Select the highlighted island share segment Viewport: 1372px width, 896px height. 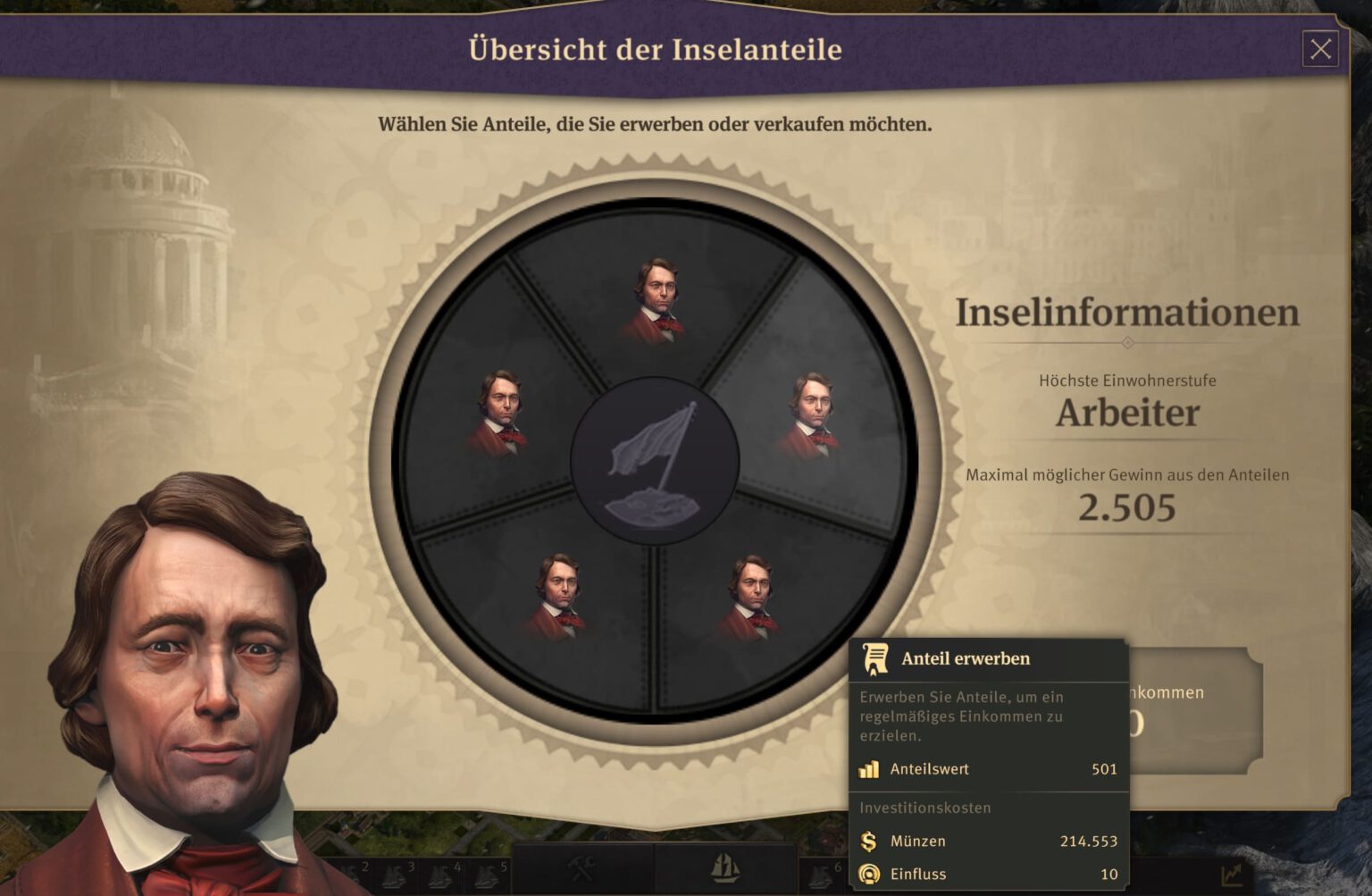pyautogui.click(x=811, y=409)
